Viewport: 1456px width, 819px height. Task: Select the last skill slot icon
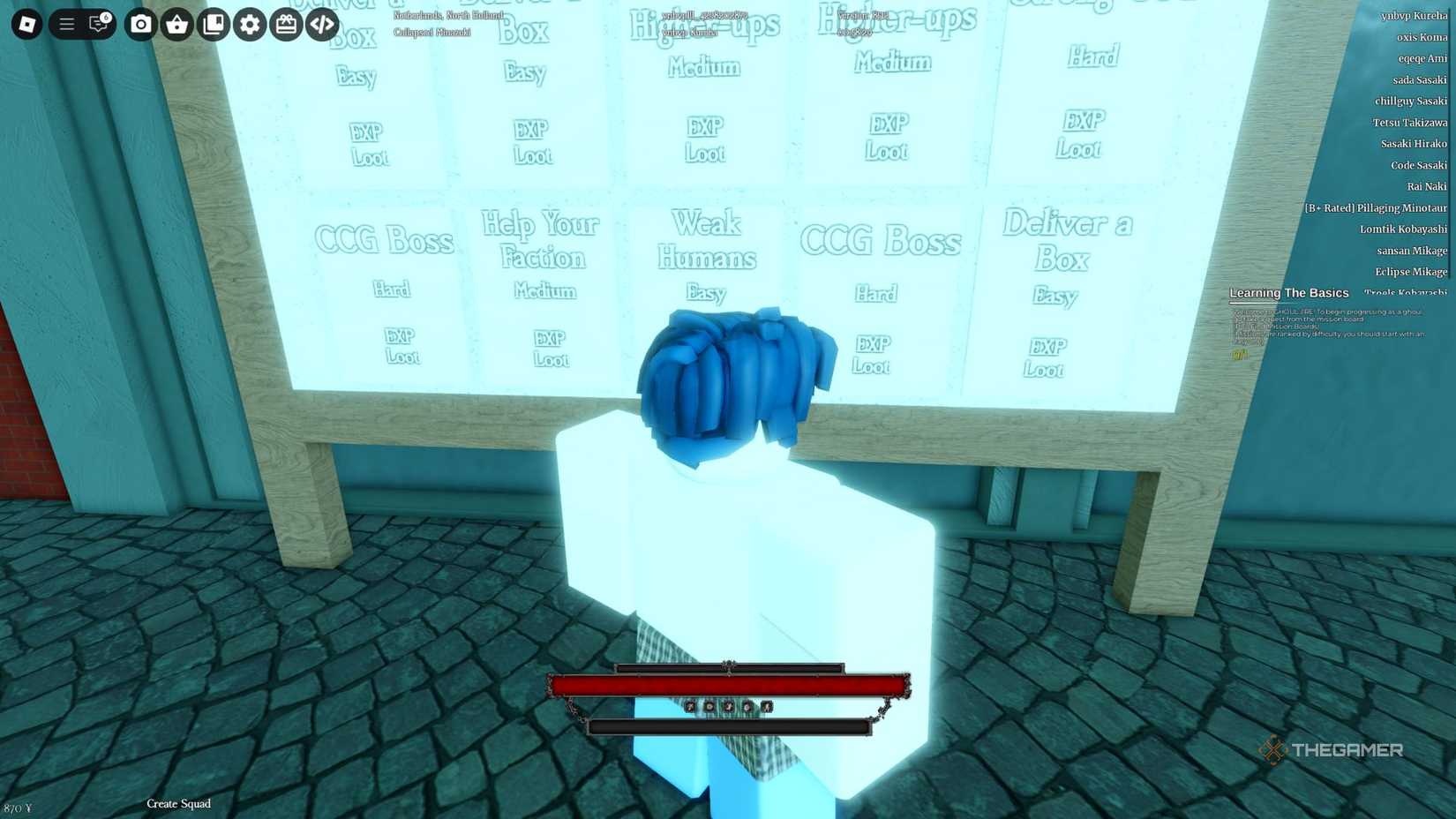coord(766,706)
